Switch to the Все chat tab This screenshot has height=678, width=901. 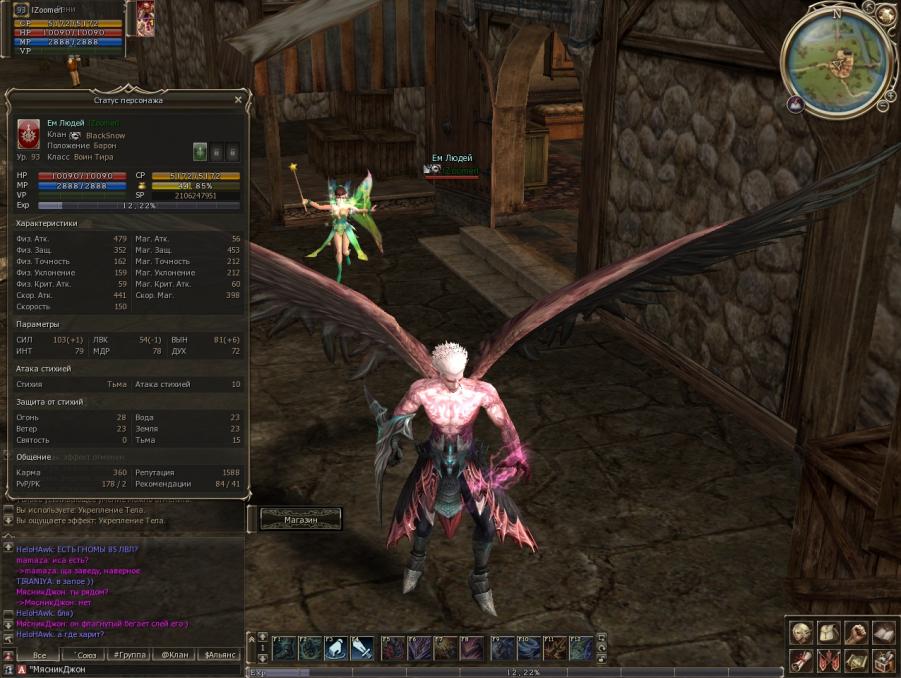tap(38, 655)
